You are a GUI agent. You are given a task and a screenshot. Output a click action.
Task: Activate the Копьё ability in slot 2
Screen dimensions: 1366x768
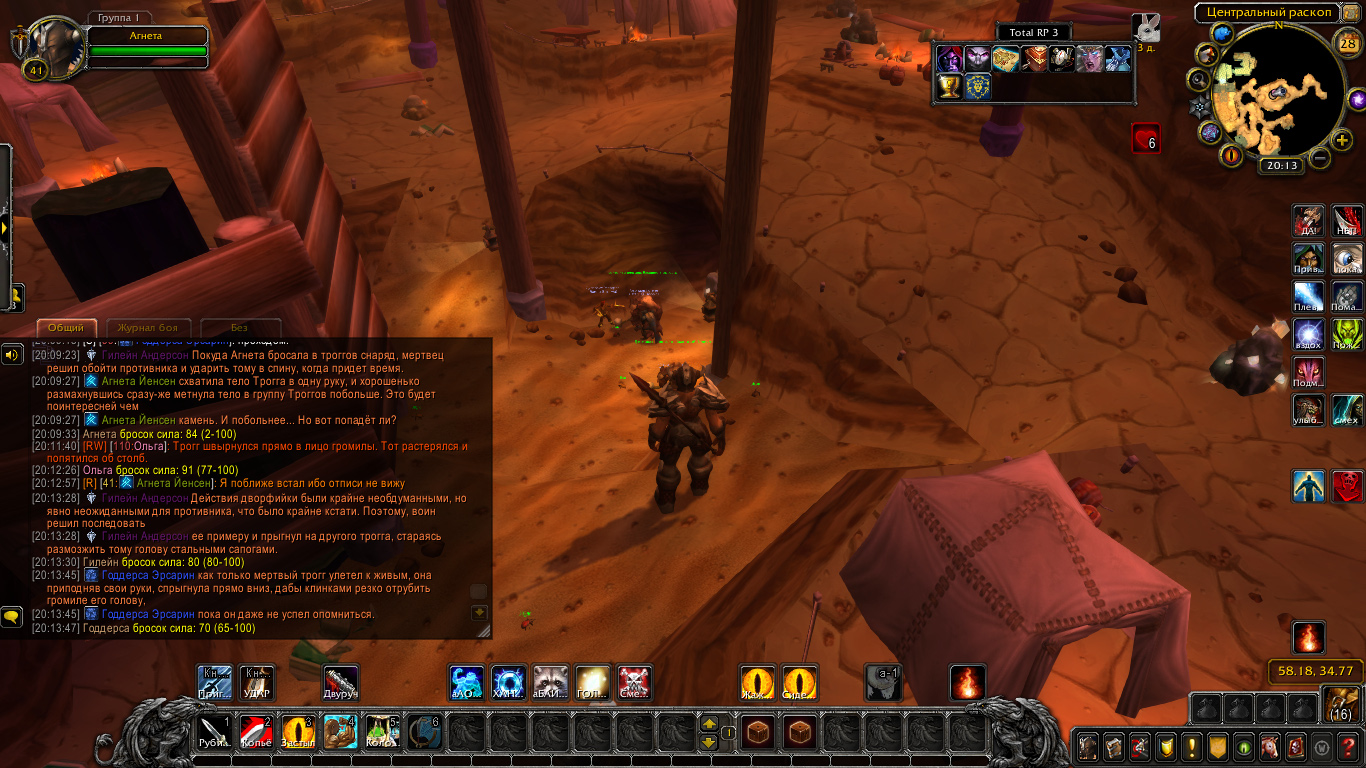point(256,732)
